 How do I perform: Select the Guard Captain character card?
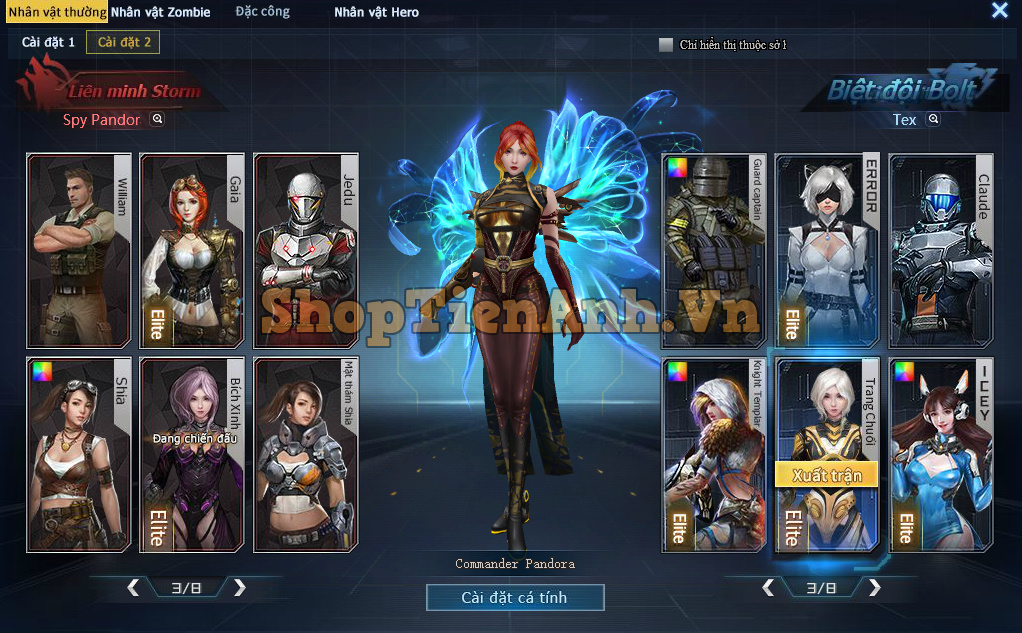coord(714,249)
